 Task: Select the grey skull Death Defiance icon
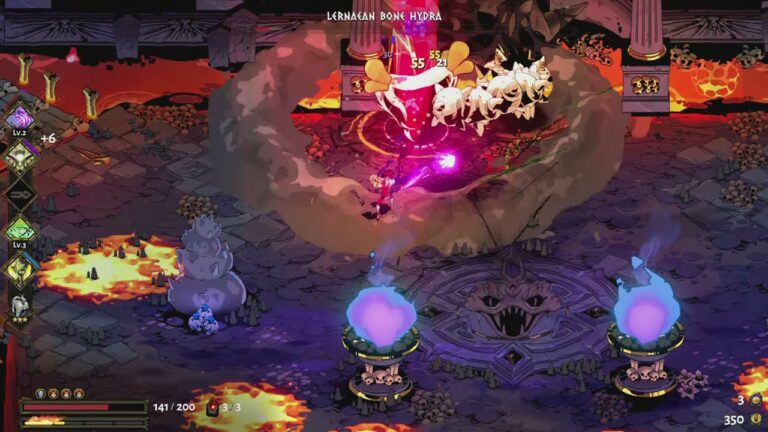point(41,394)
